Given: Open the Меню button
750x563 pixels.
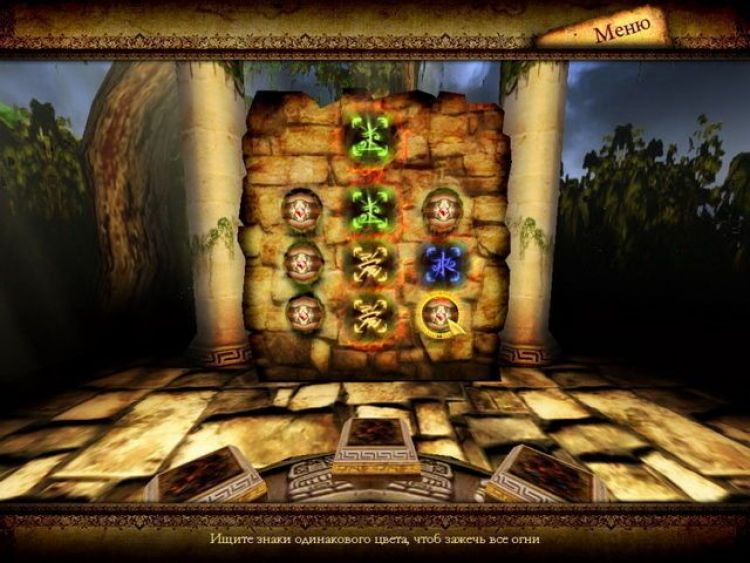Looking at the screenshot, I should tap(622, 29).
